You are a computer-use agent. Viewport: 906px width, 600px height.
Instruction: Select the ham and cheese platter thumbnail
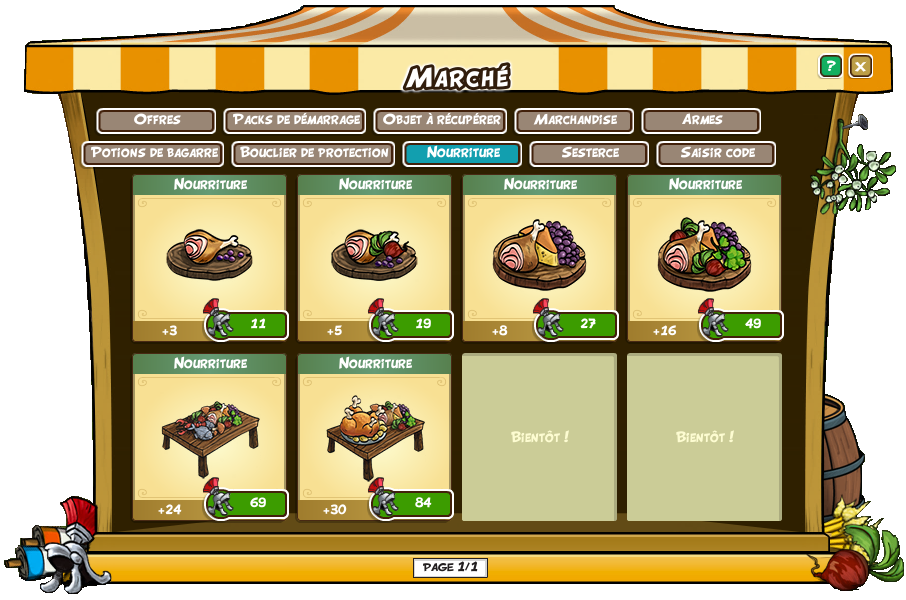tap(539, 255)
